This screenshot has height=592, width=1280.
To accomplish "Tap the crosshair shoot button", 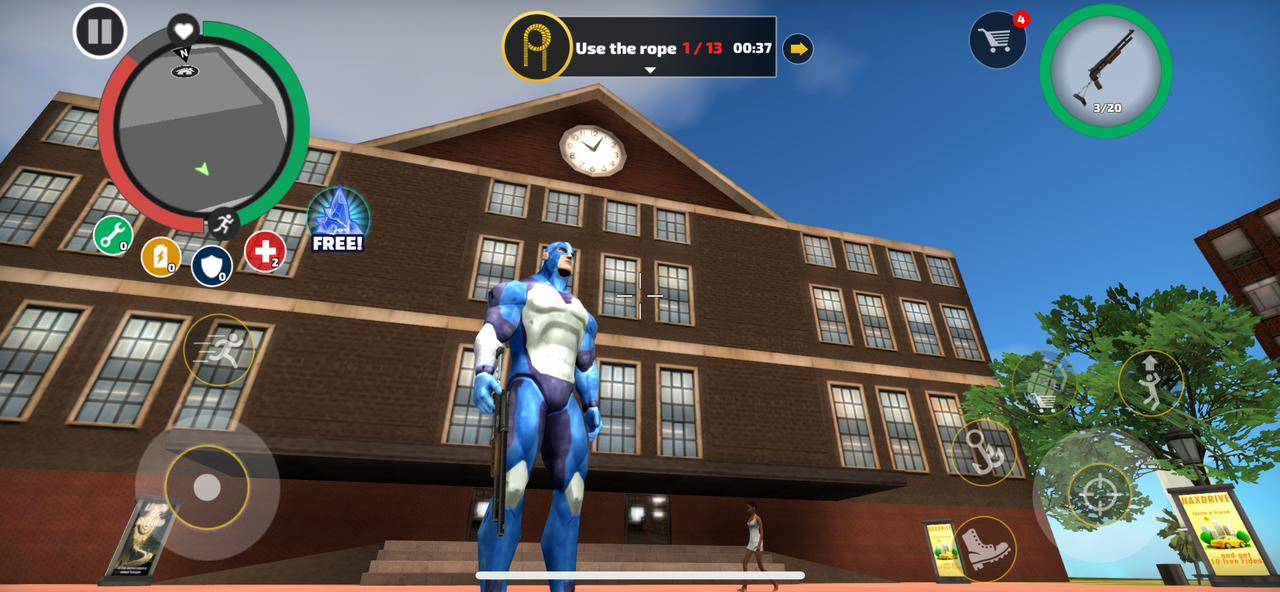I will (x=1099, y=495).
